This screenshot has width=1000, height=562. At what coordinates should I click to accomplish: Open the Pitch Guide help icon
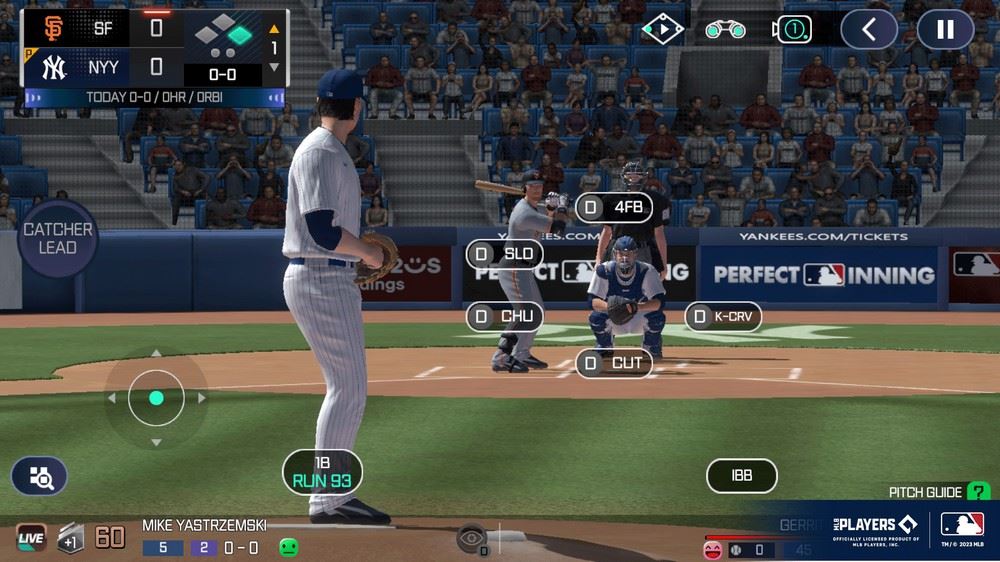coord(979,492)
